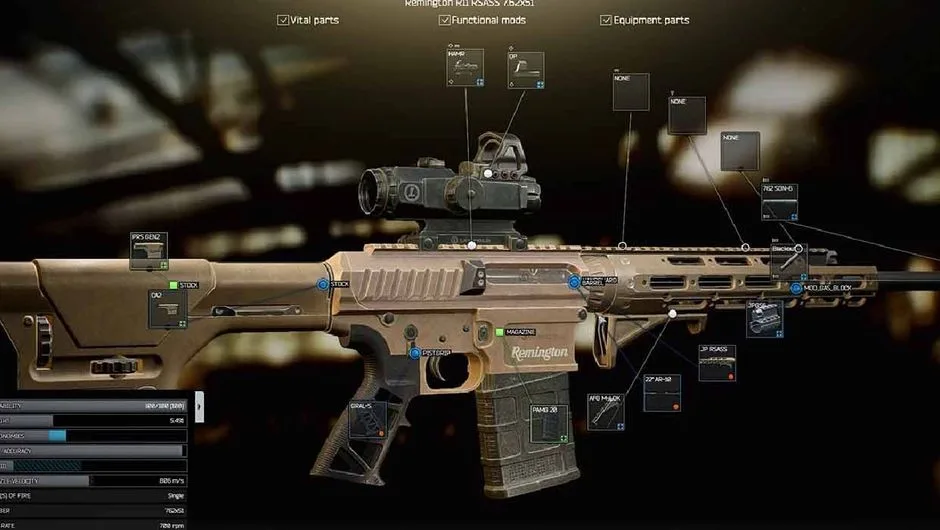The height and width of the screenshot is (530, 940).
Task: Choose the GRAL-S pistol grip slot
Action: pyautogui.click(x=368, y=420)
